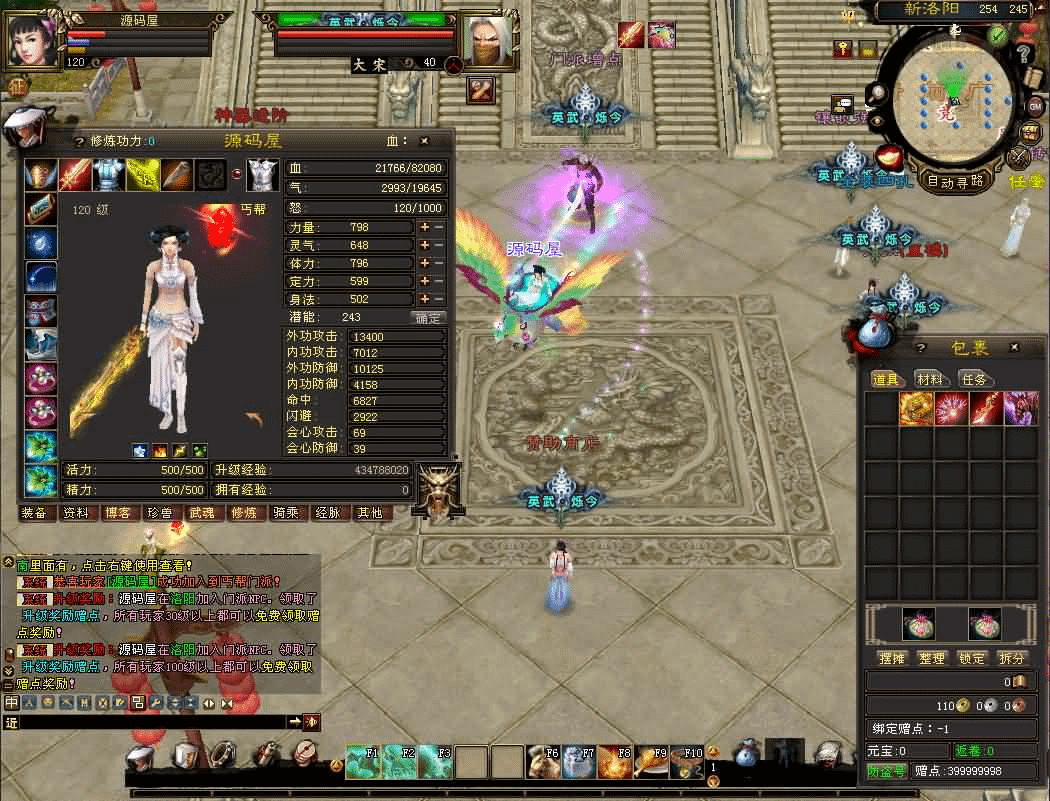Switch to the 材料 bag tab
This screenshot has width=1050, height=801.
point(930,379)
